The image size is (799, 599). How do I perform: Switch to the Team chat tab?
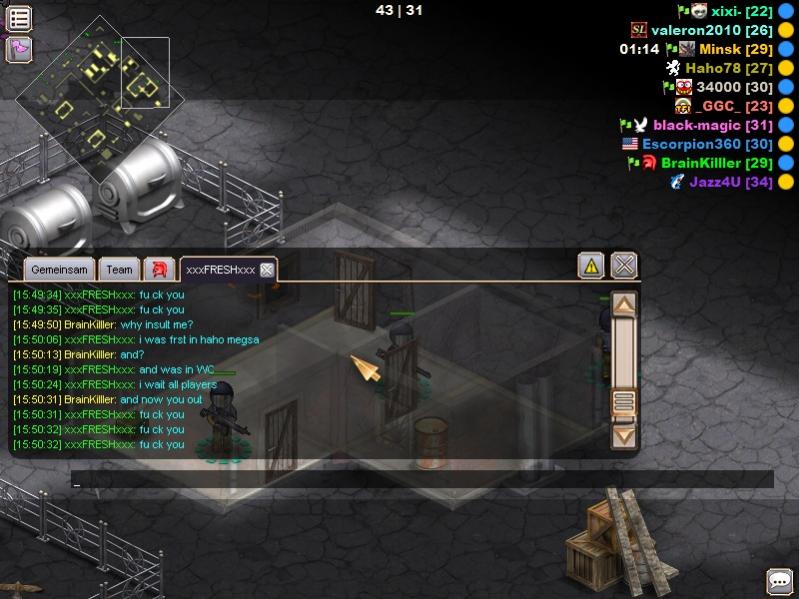[119, 269]
